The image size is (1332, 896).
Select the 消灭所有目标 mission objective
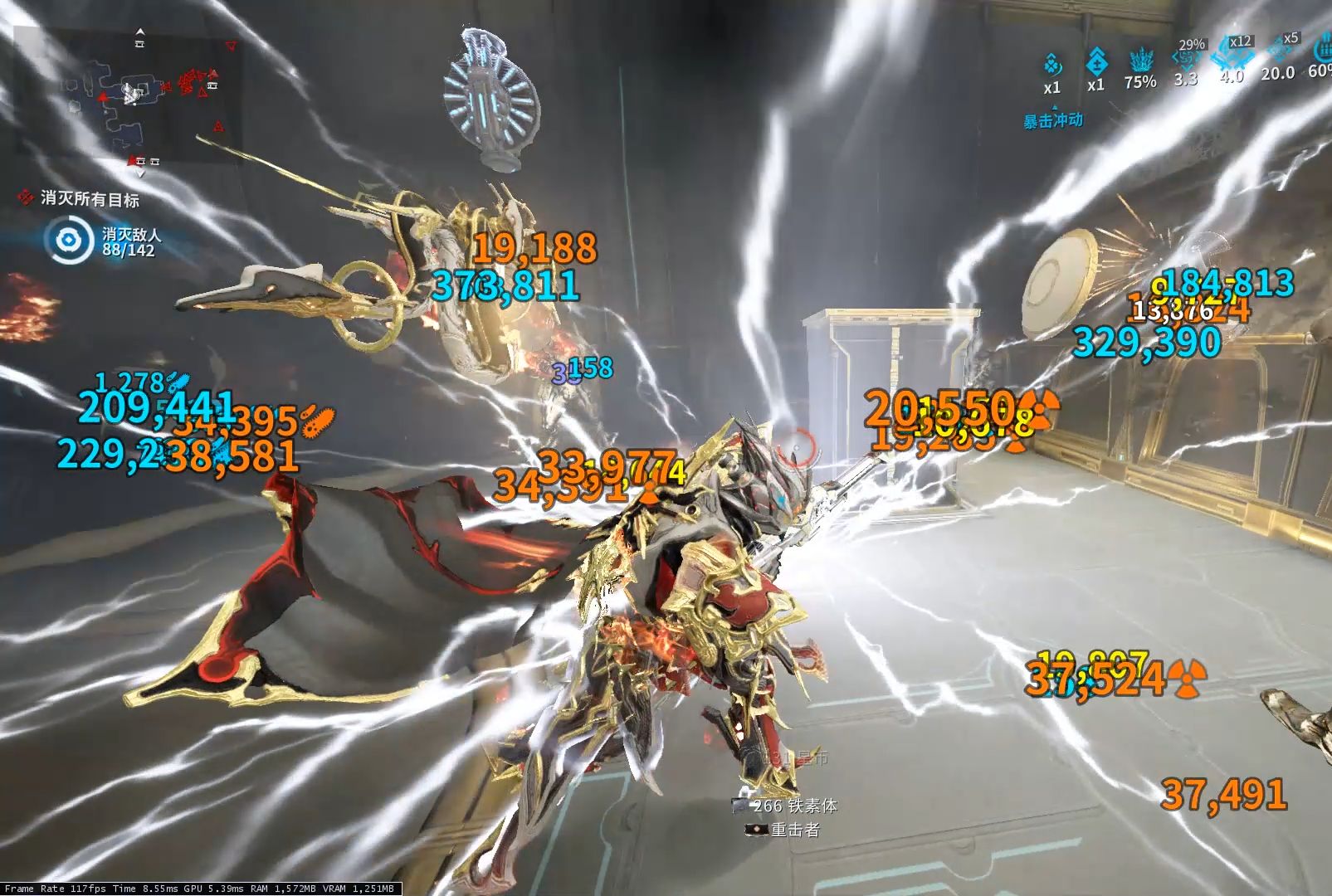(90, 199)
